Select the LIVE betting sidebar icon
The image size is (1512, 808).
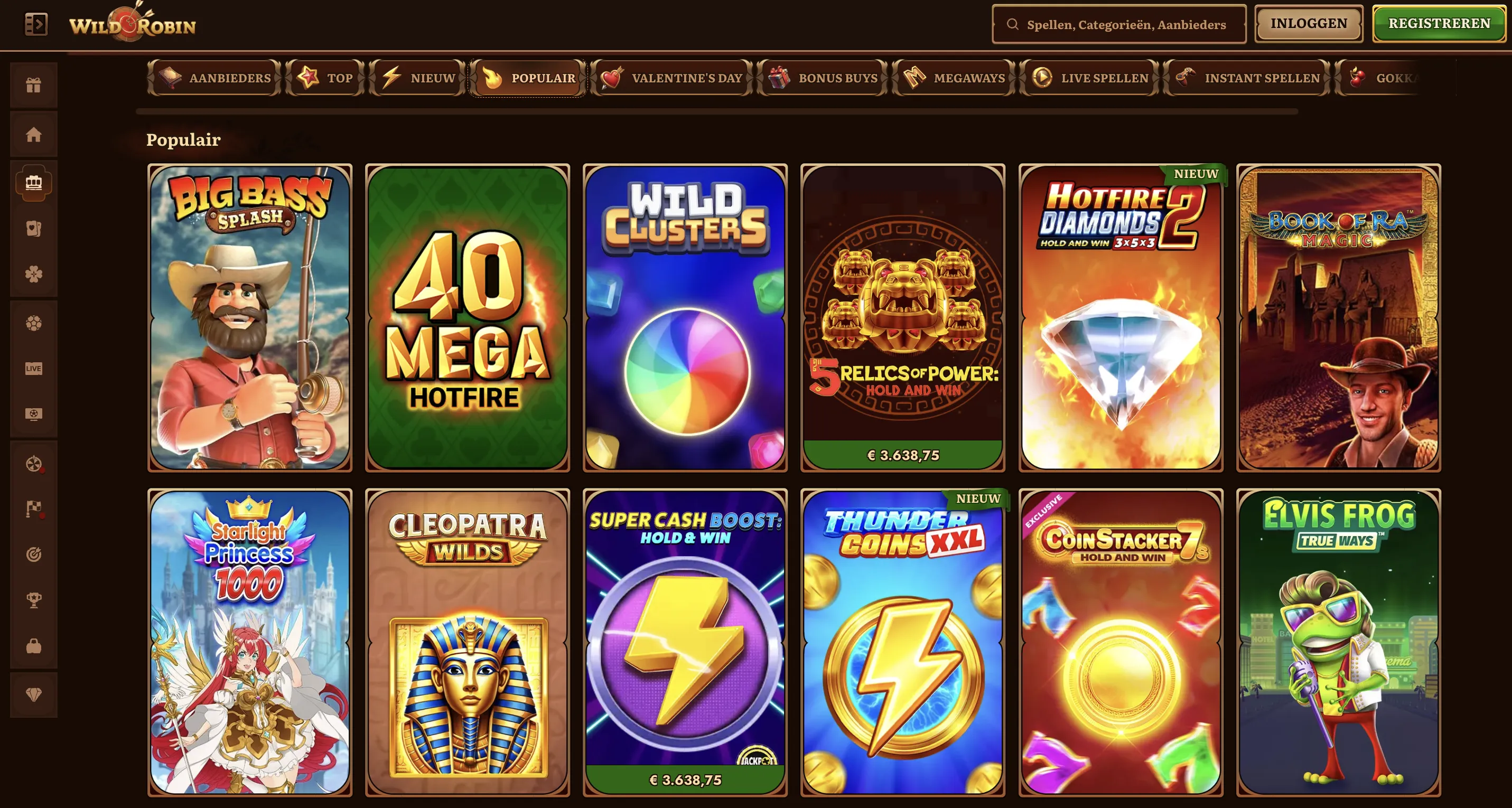pyautogui.click(x=34, y=368)
